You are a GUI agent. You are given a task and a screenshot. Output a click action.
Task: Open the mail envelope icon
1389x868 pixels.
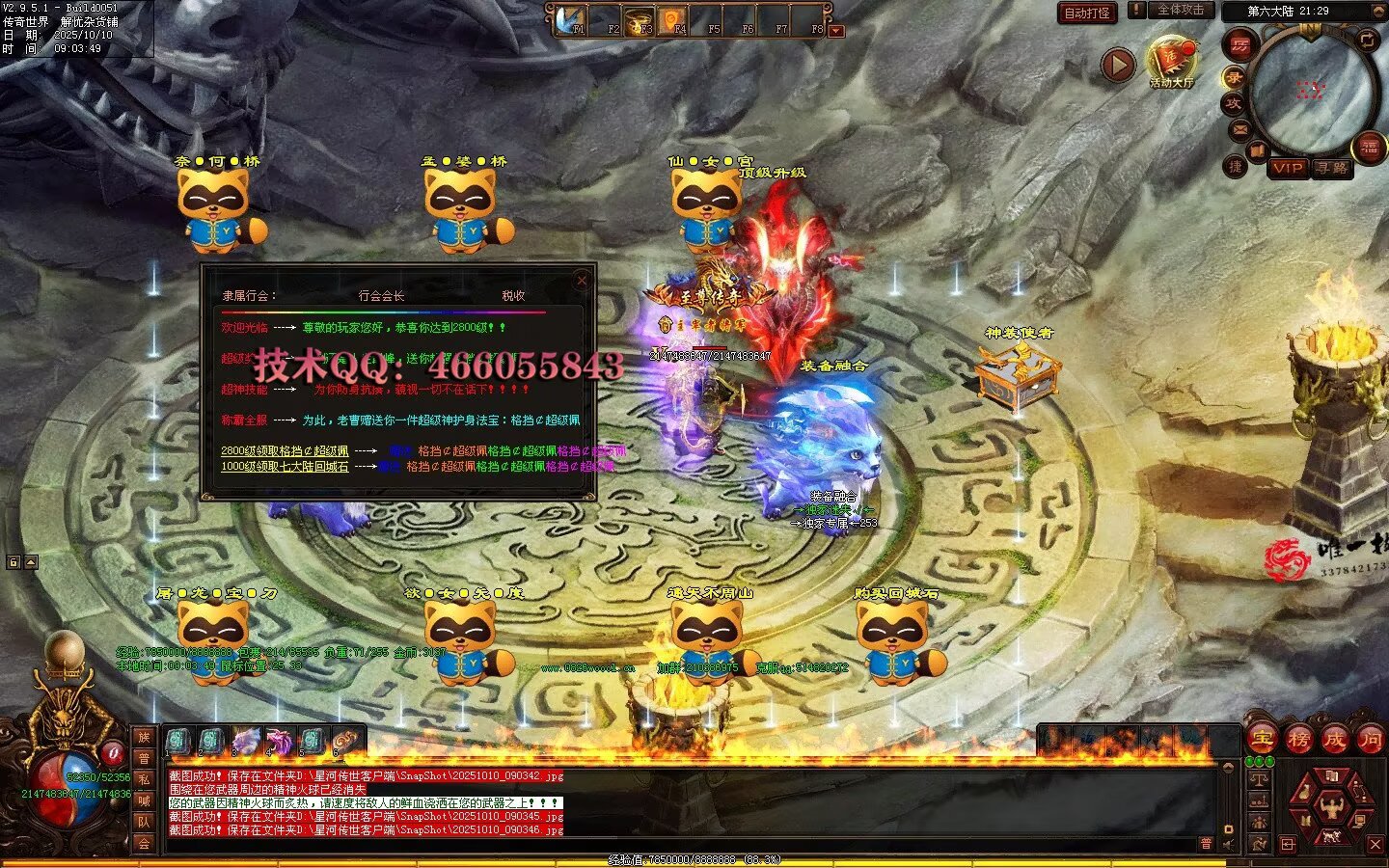[x=1239, y=129]
